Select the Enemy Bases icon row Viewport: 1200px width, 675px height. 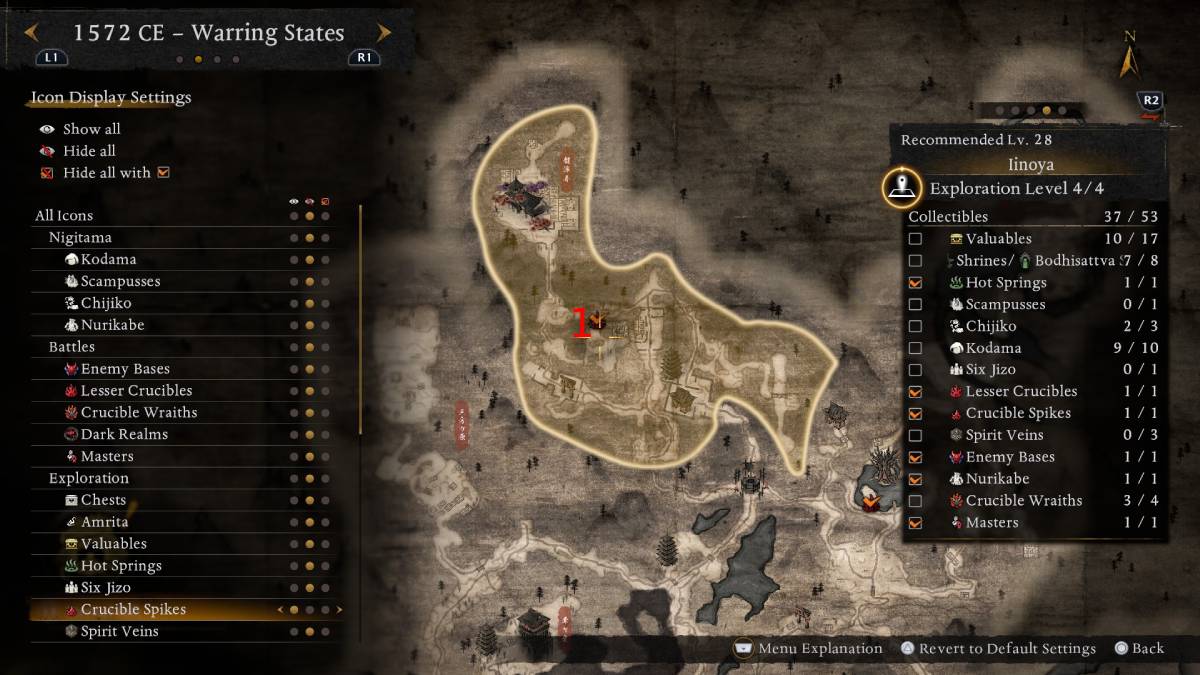tap(125, 369)
